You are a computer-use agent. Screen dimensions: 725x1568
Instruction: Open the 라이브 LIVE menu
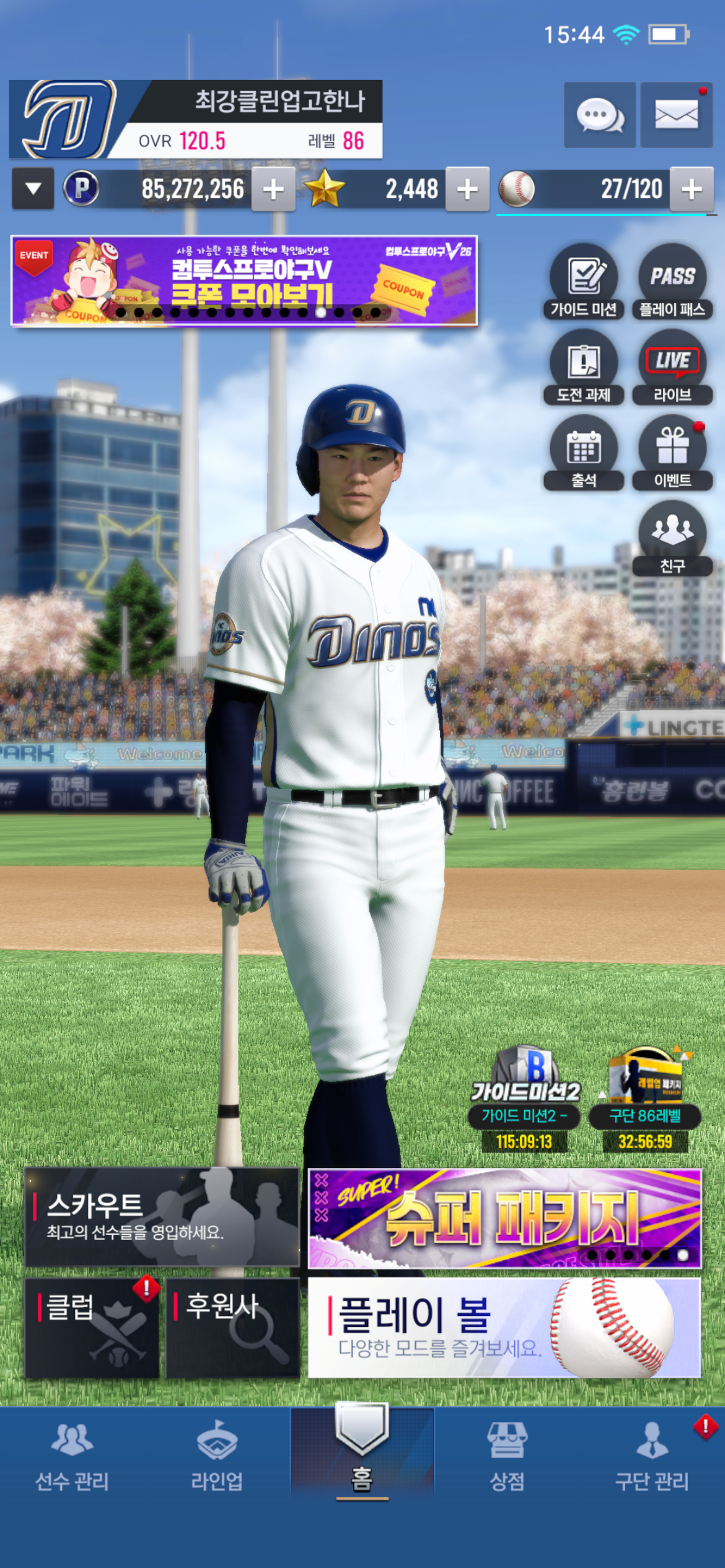tap(672, 368)
